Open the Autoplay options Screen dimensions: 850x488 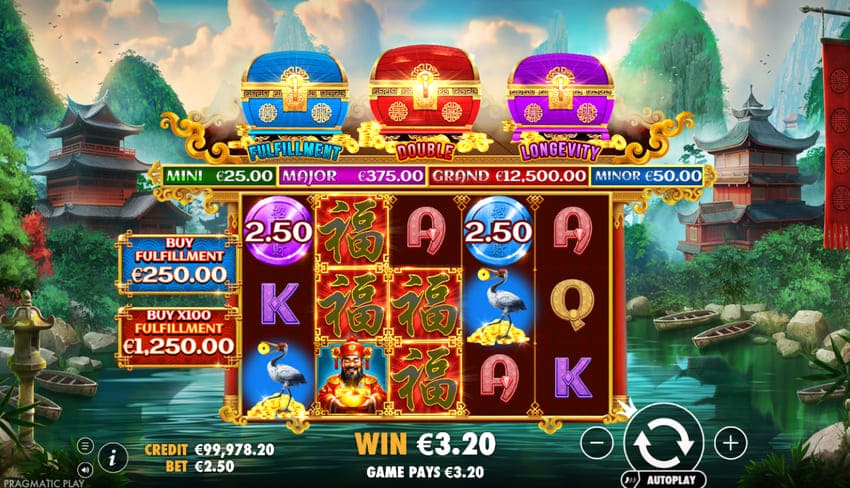point(662,478)
